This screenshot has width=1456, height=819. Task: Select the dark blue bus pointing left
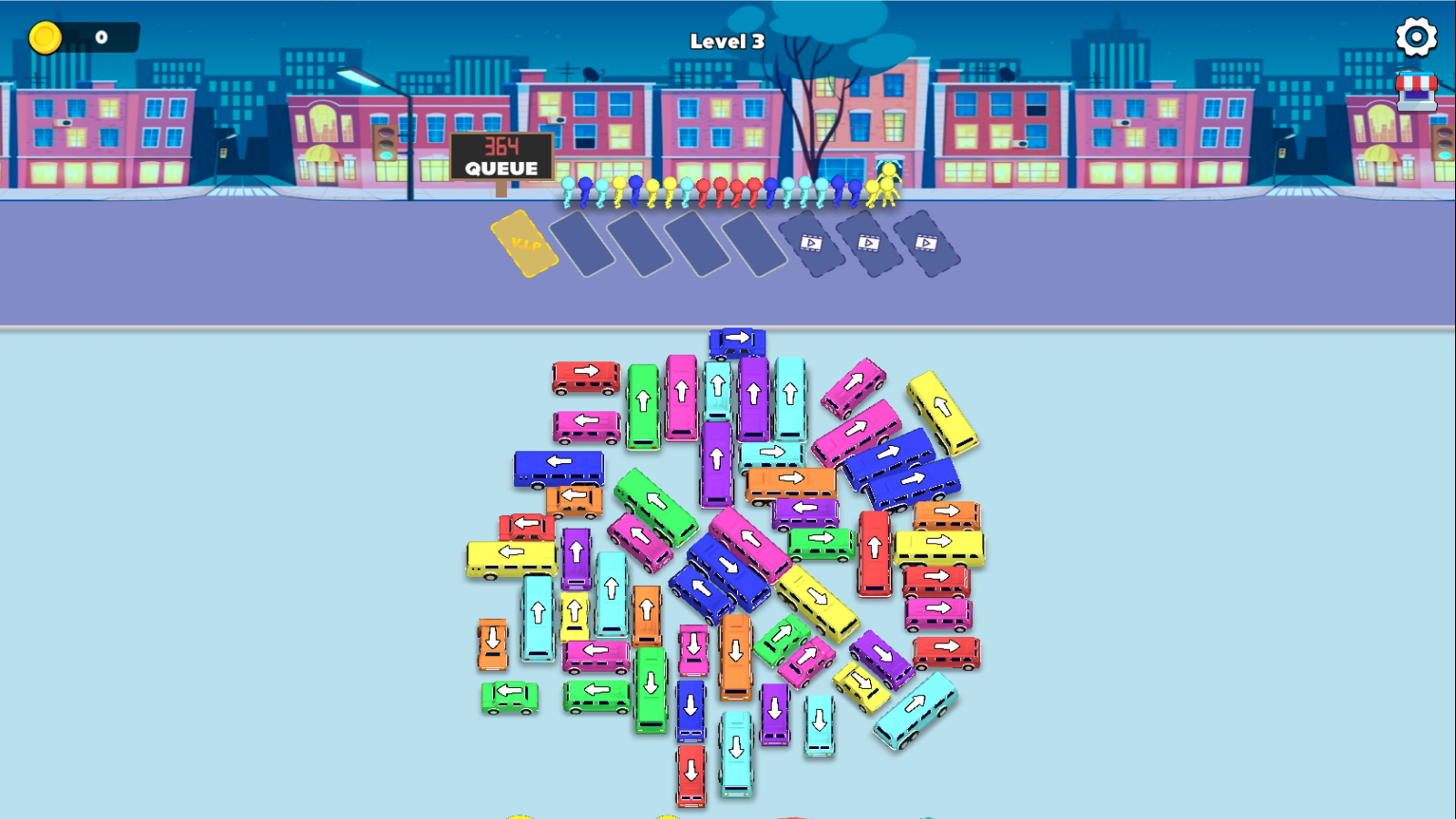tap(560, 466)
